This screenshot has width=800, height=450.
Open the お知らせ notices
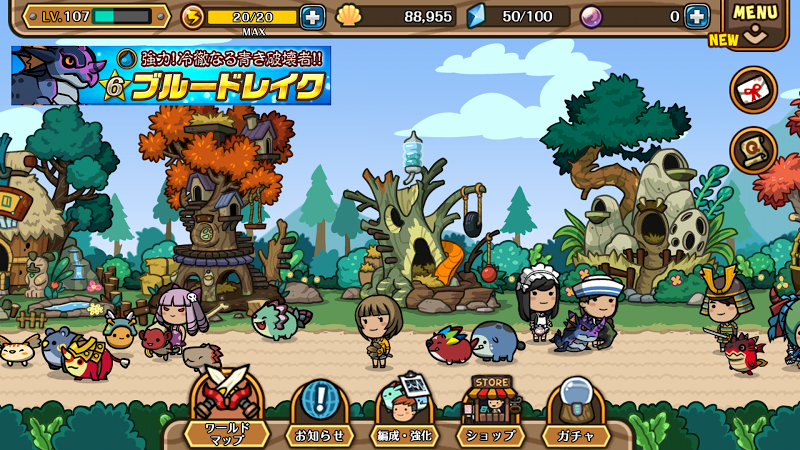(x=320, y=413)
